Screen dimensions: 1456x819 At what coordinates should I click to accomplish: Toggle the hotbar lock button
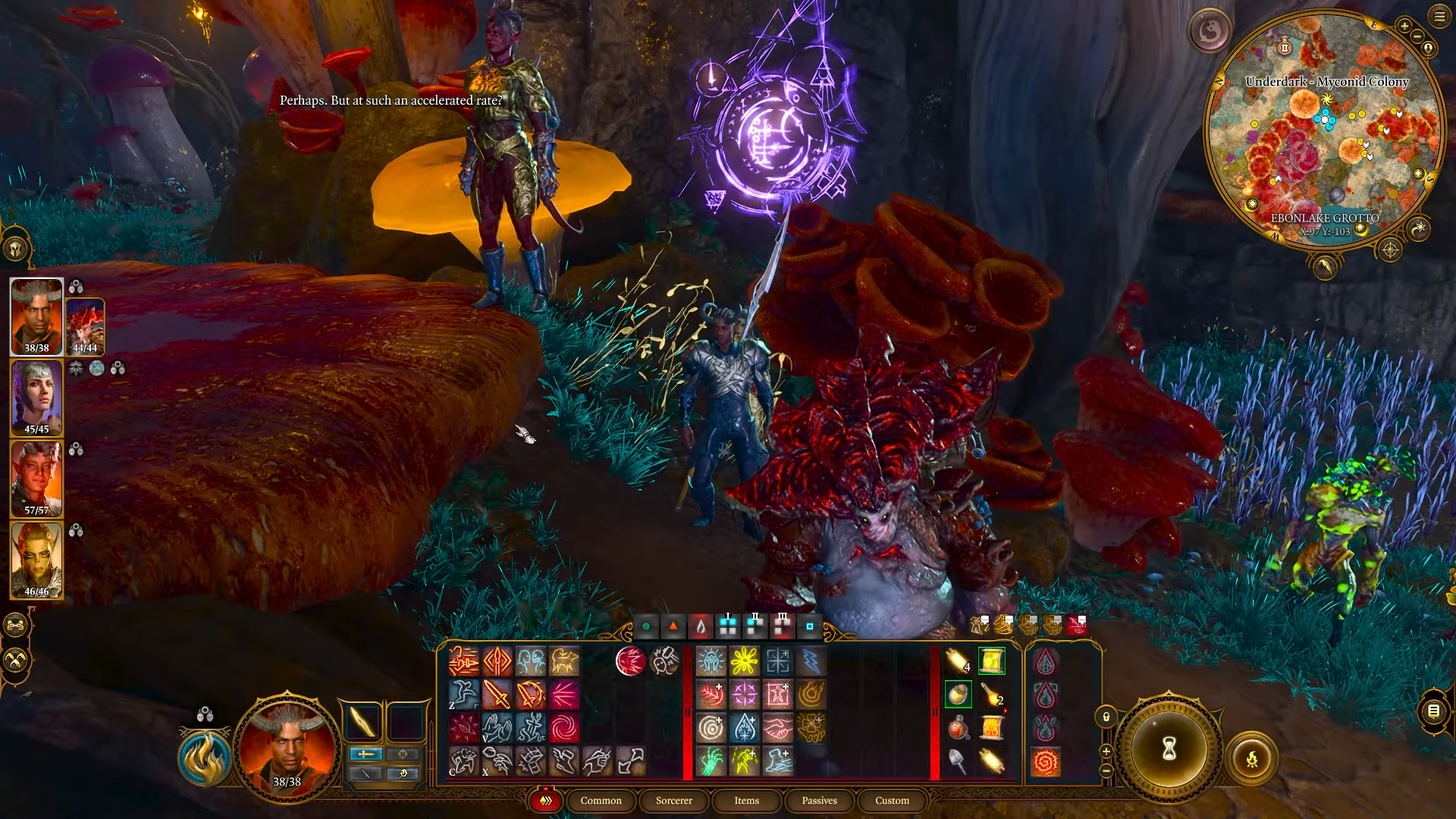click(x=1106, y=717)
